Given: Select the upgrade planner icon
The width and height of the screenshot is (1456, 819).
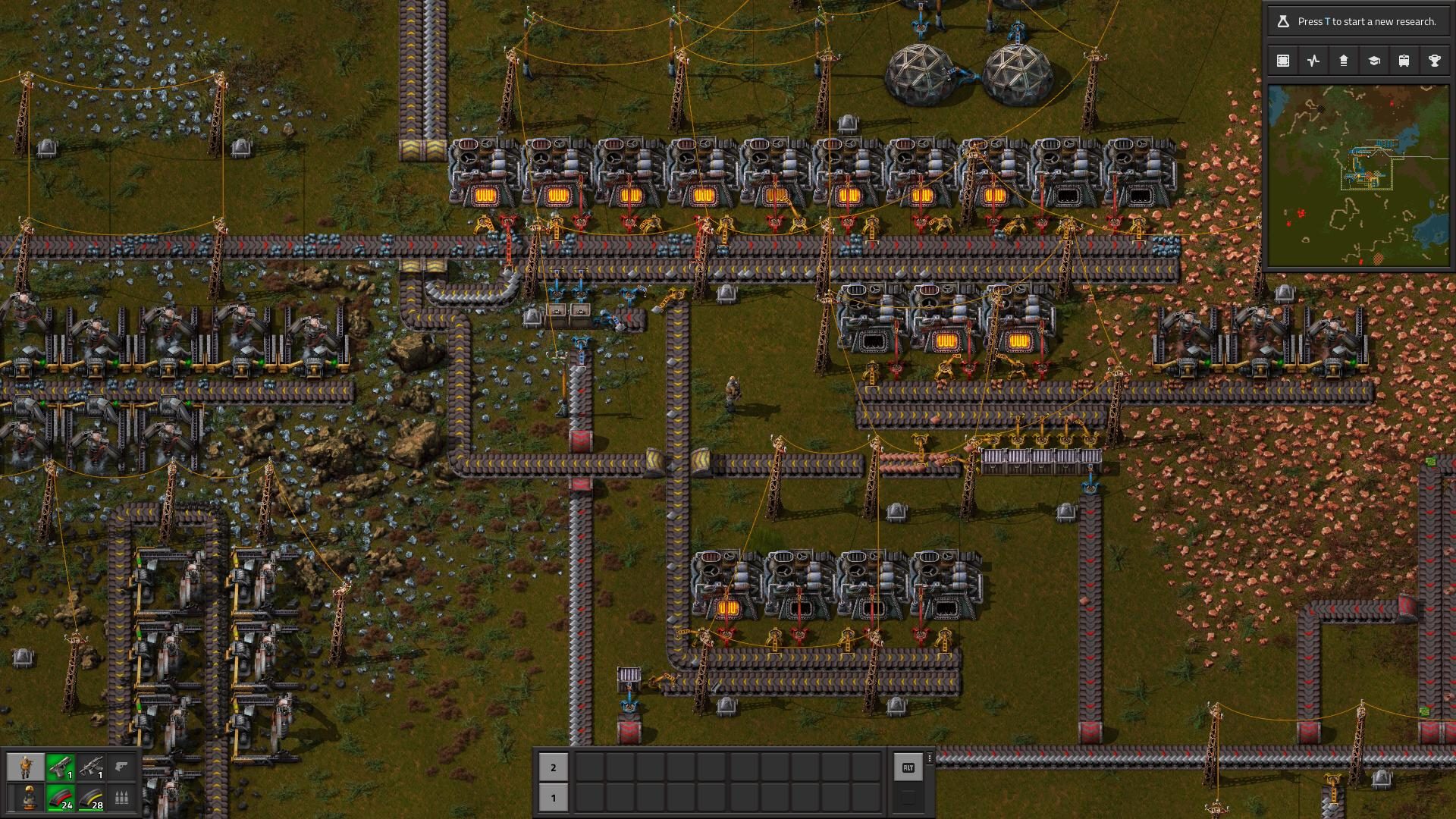Looking at the screenshot, I should [1344, 60].
